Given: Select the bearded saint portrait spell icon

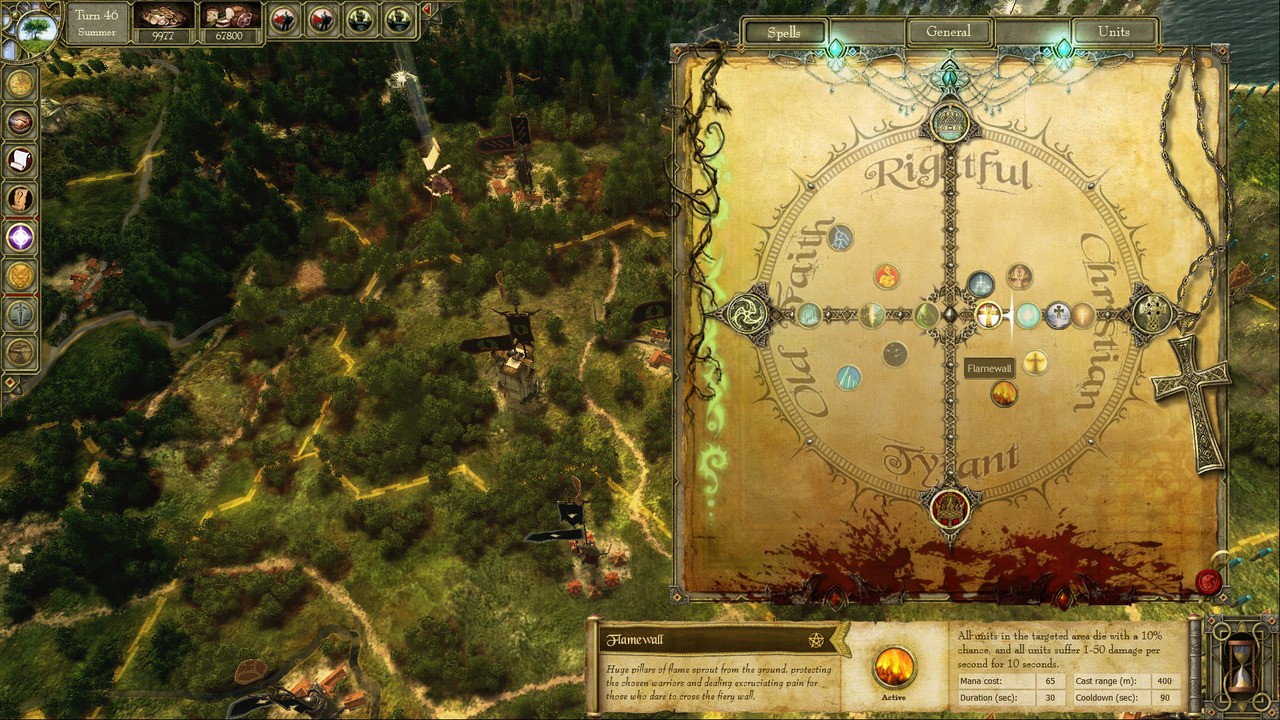Looking at the screenshot, I should [x=1019, y=276].
